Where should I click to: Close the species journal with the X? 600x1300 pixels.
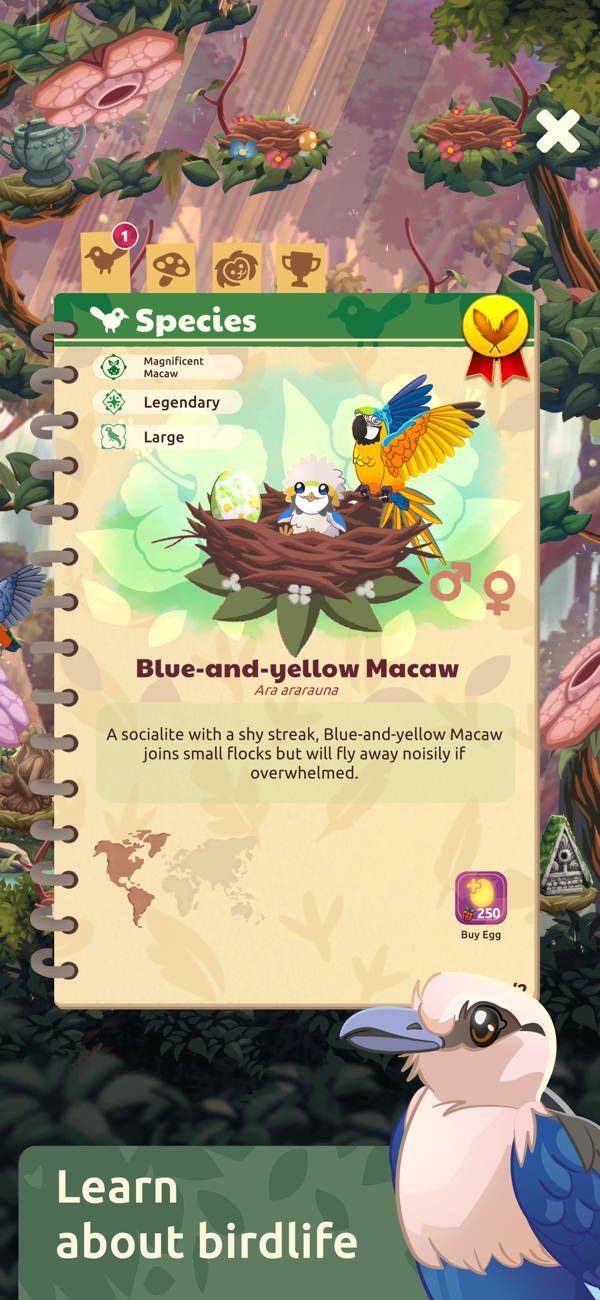pyautogui.click(x=557, y=131)
